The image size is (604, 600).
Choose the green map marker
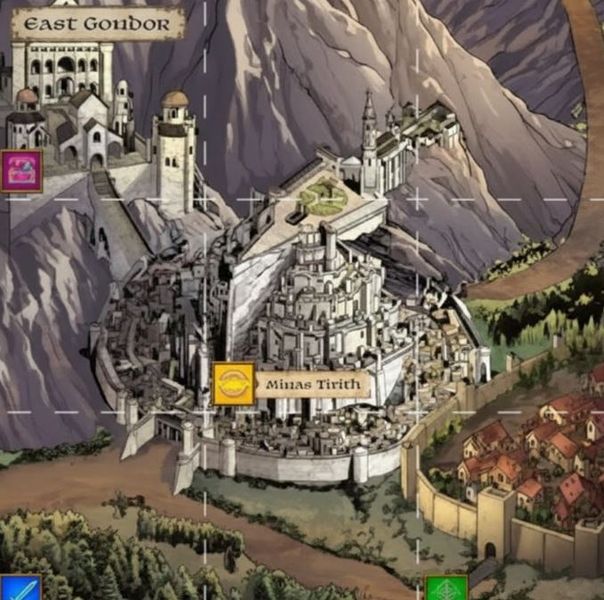(x=446, y=589)
